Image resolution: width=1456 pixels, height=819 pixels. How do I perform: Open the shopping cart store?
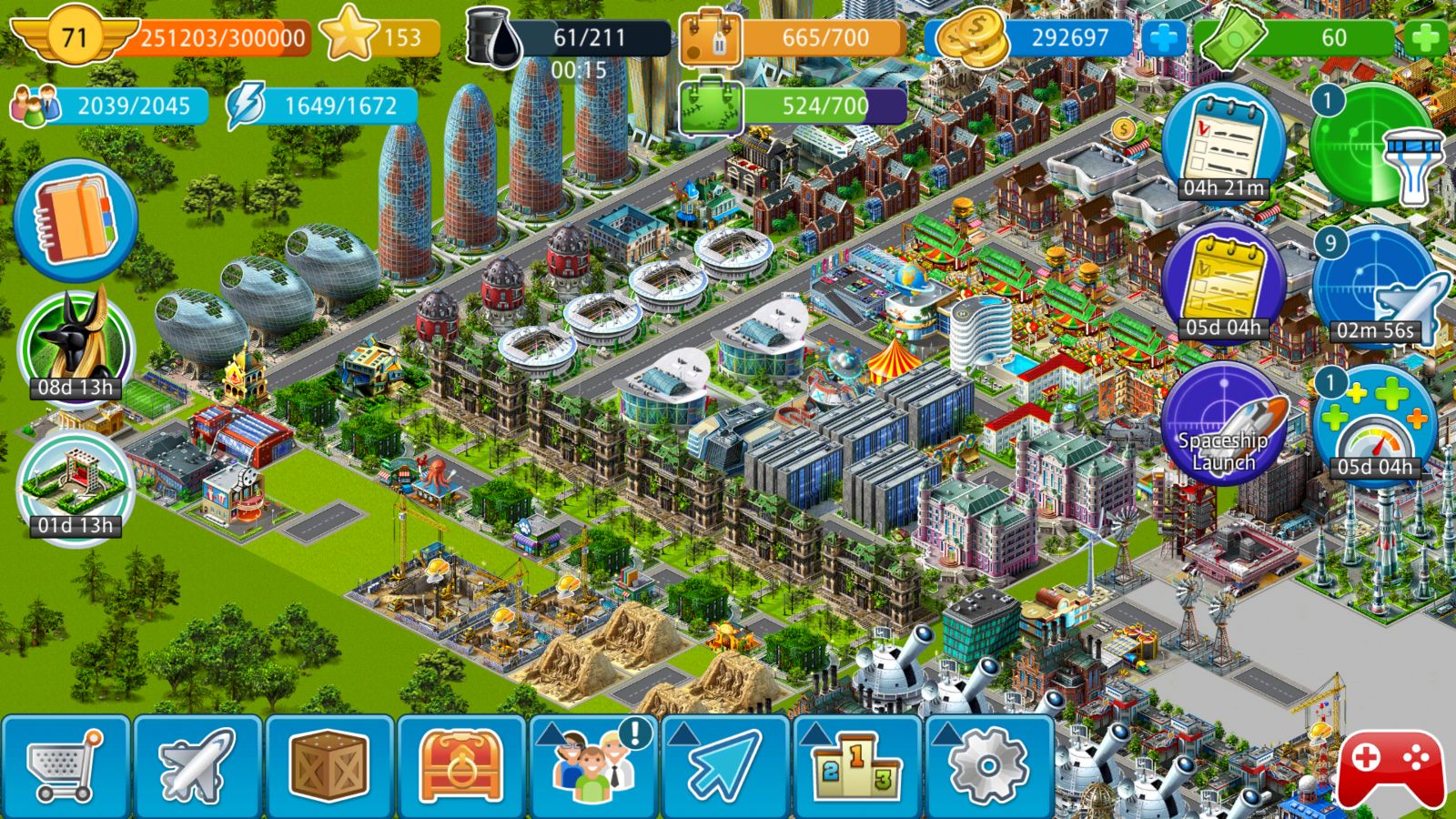(66, 766)
